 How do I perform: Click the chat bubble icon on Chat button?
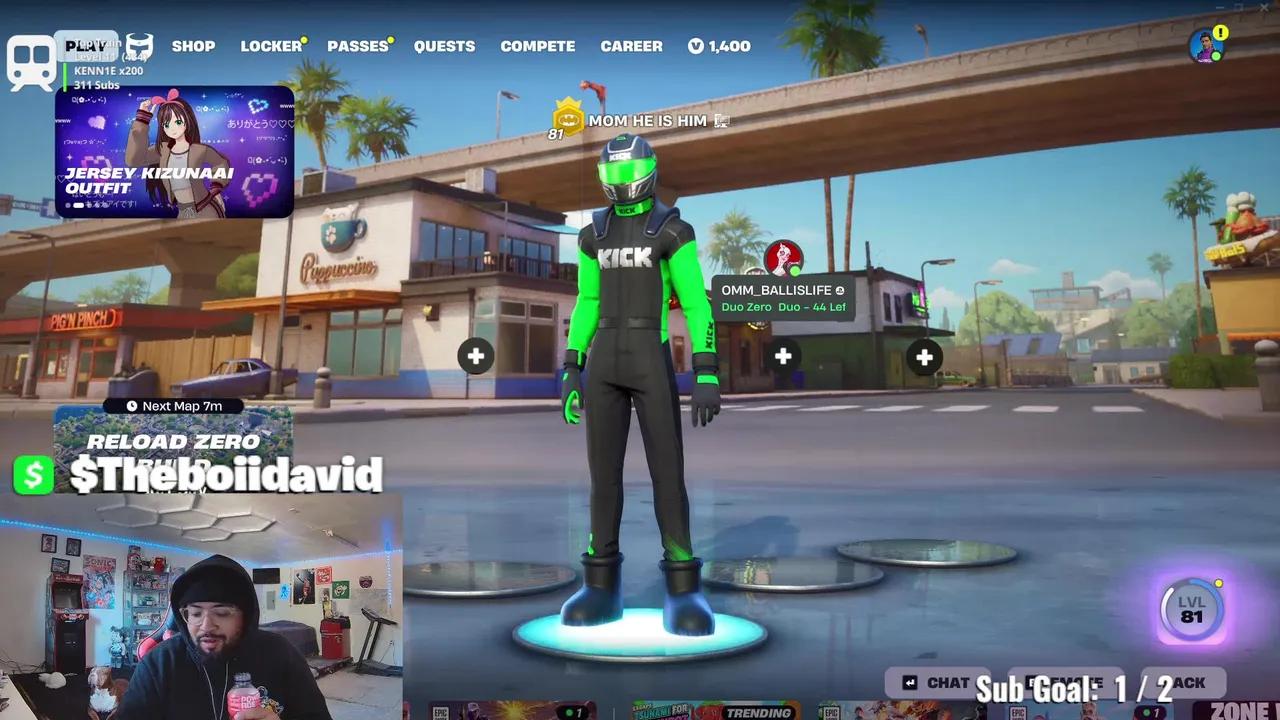click(908, 682)
